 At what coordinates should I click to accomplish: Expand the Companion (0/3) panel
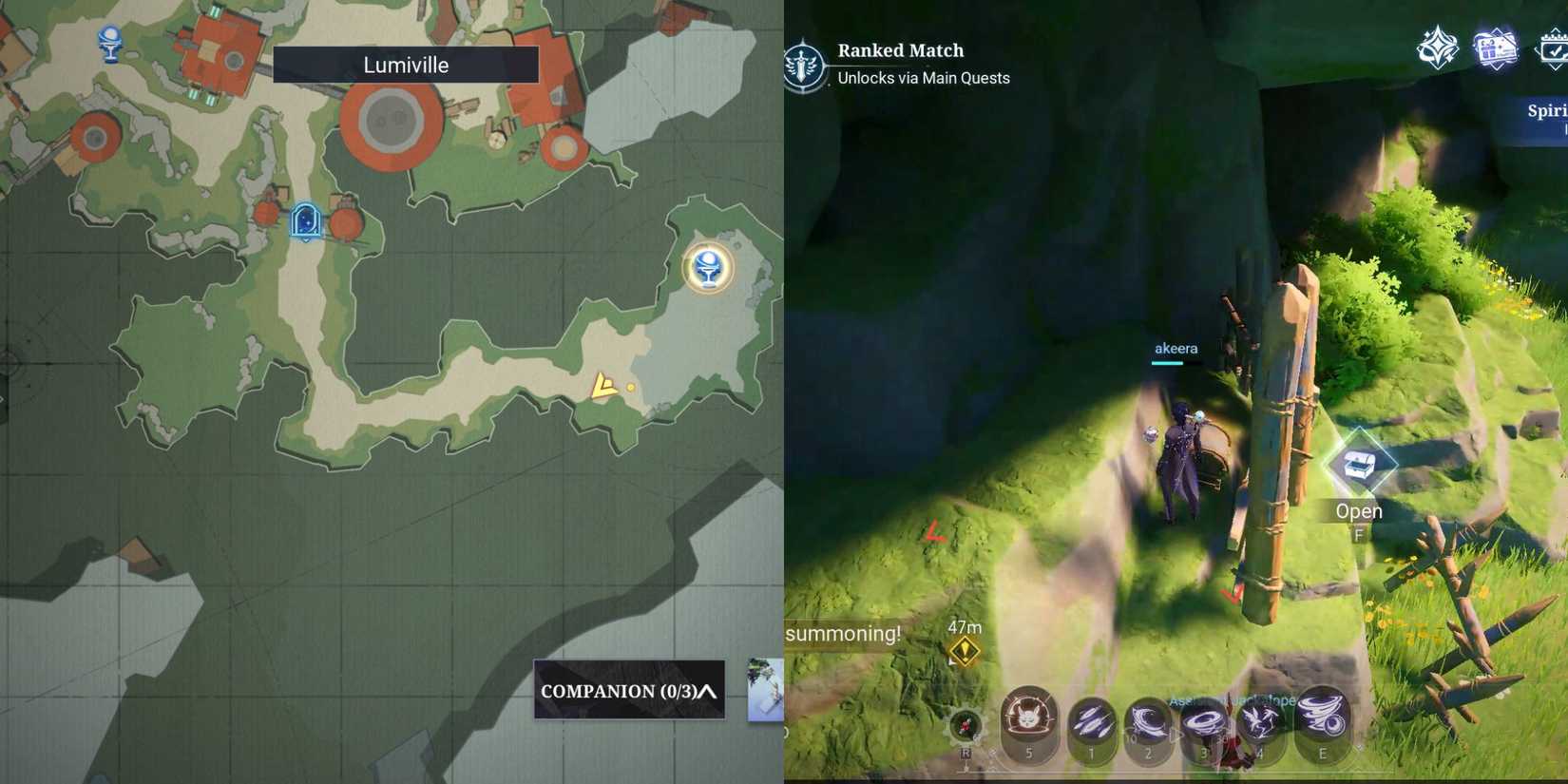pos(627,693)
